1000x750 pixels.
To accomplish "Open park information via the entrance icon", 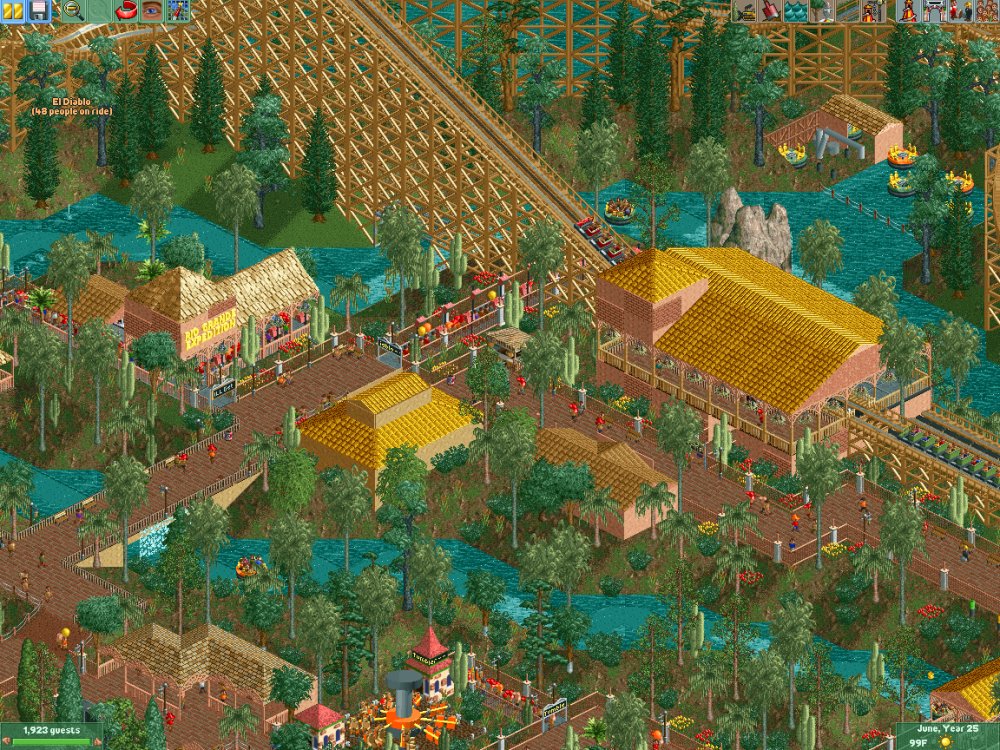I will click(933, 11).
